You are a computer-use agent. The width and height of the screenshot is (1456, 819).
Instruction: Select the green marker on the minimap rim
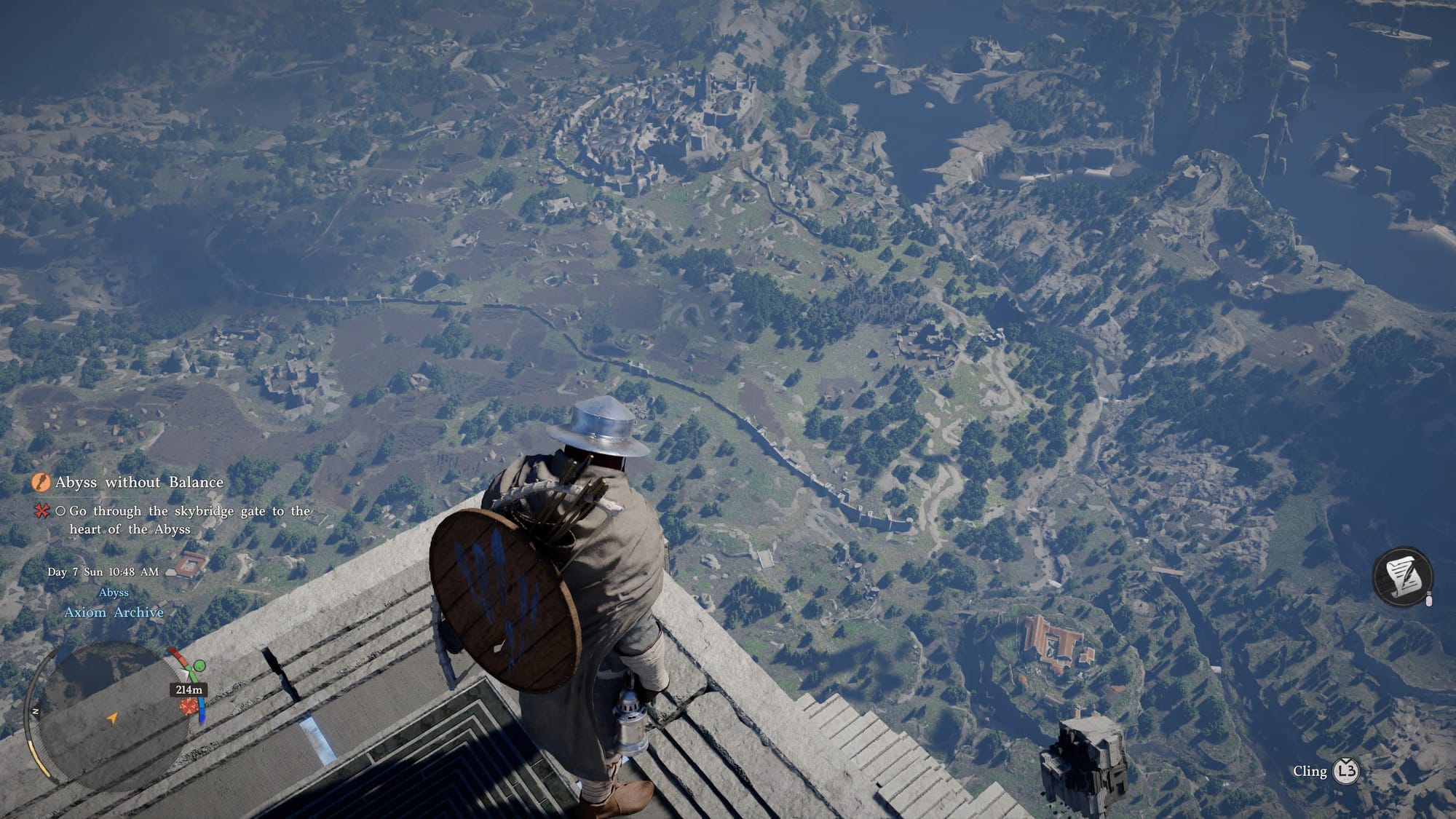pos(197,665)
